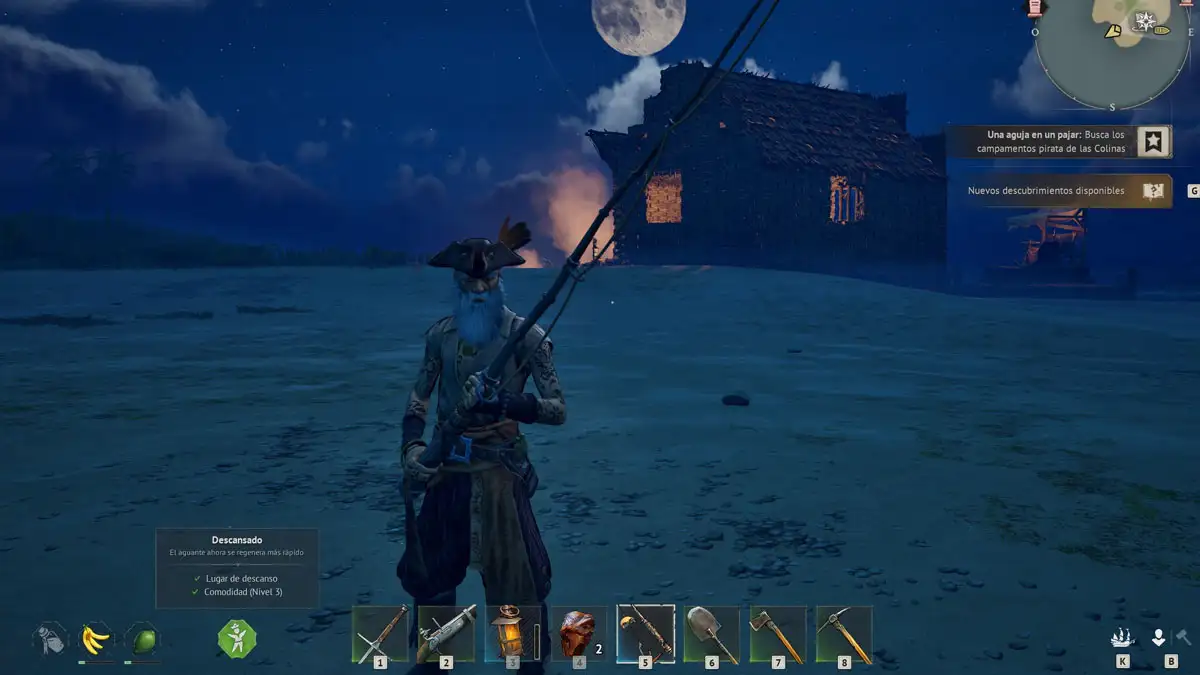Screen dimensions: 1200x675
Task: Select the banana food status icon
Action: click(x=96, y=638)
